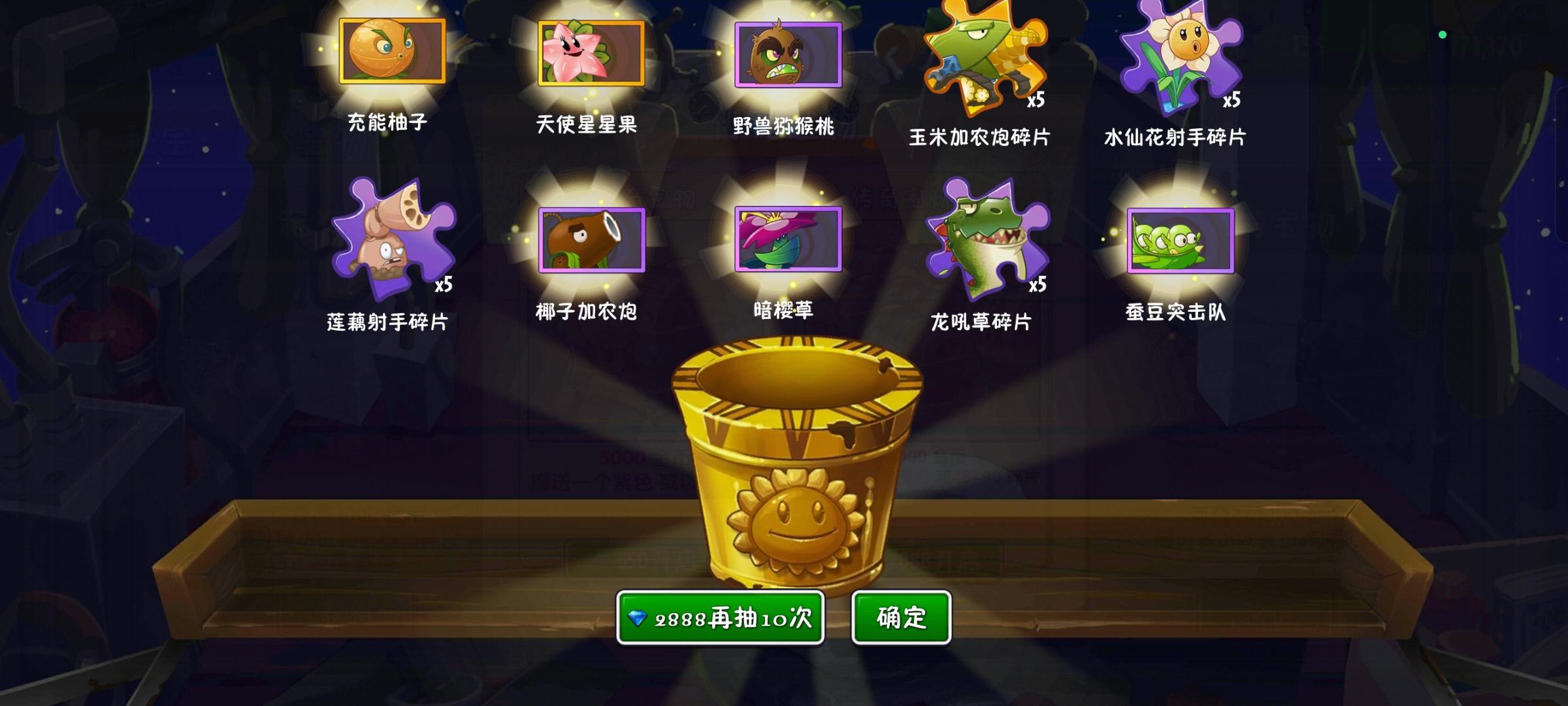
Task: Click the 2888再抽10次 redraw button
Action: pos(721,616)
